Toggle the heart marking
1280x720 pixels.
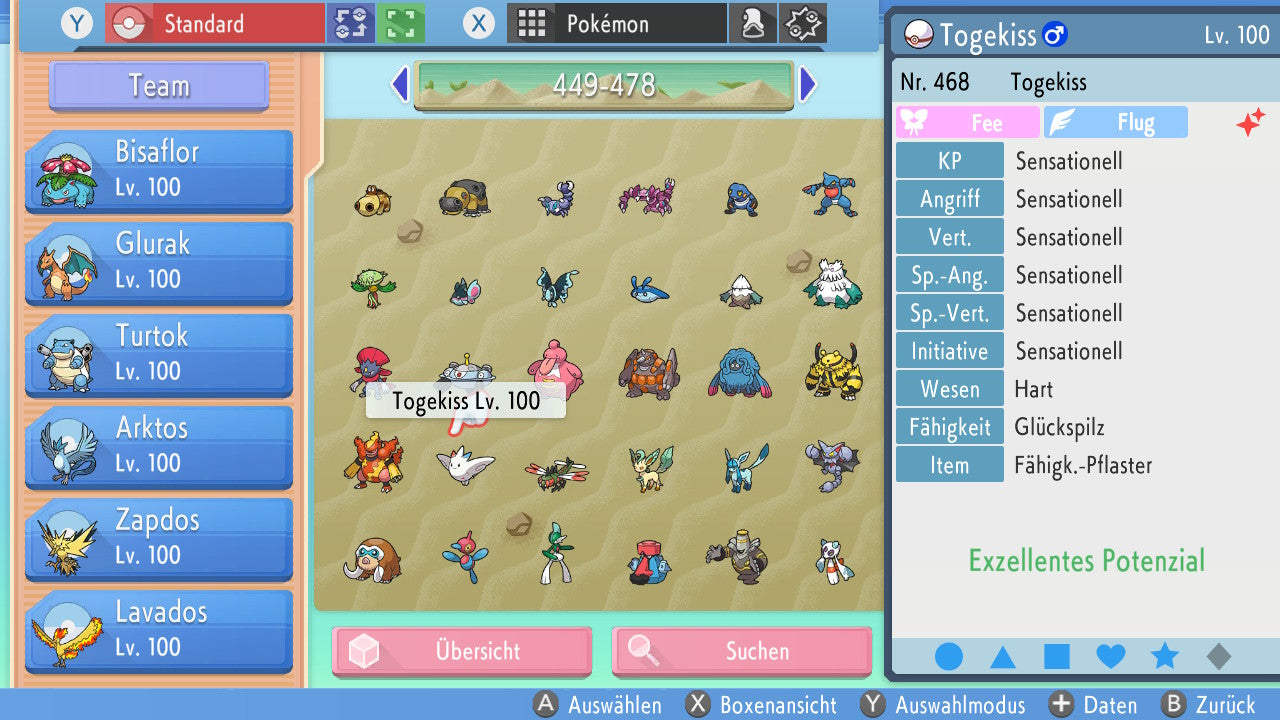[1111, 657]
